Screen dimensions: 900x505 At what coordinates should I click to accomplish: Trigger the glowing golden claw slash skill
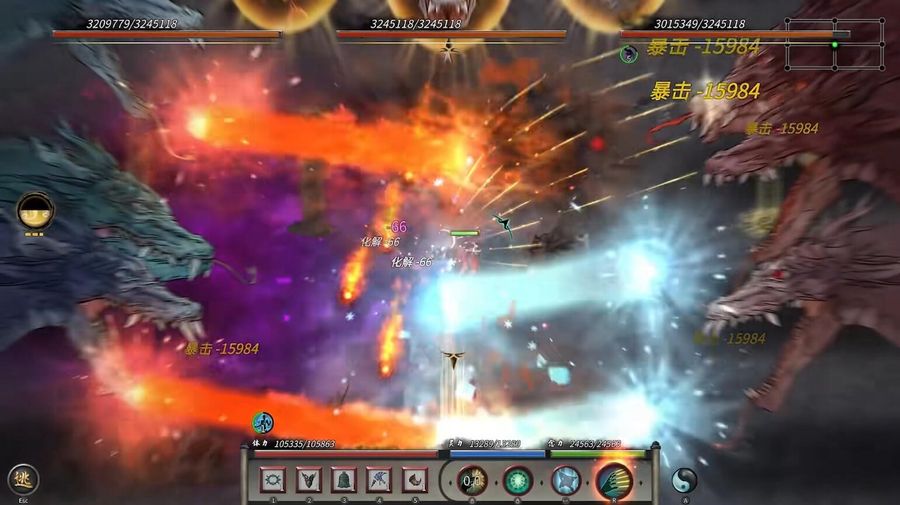614,481
